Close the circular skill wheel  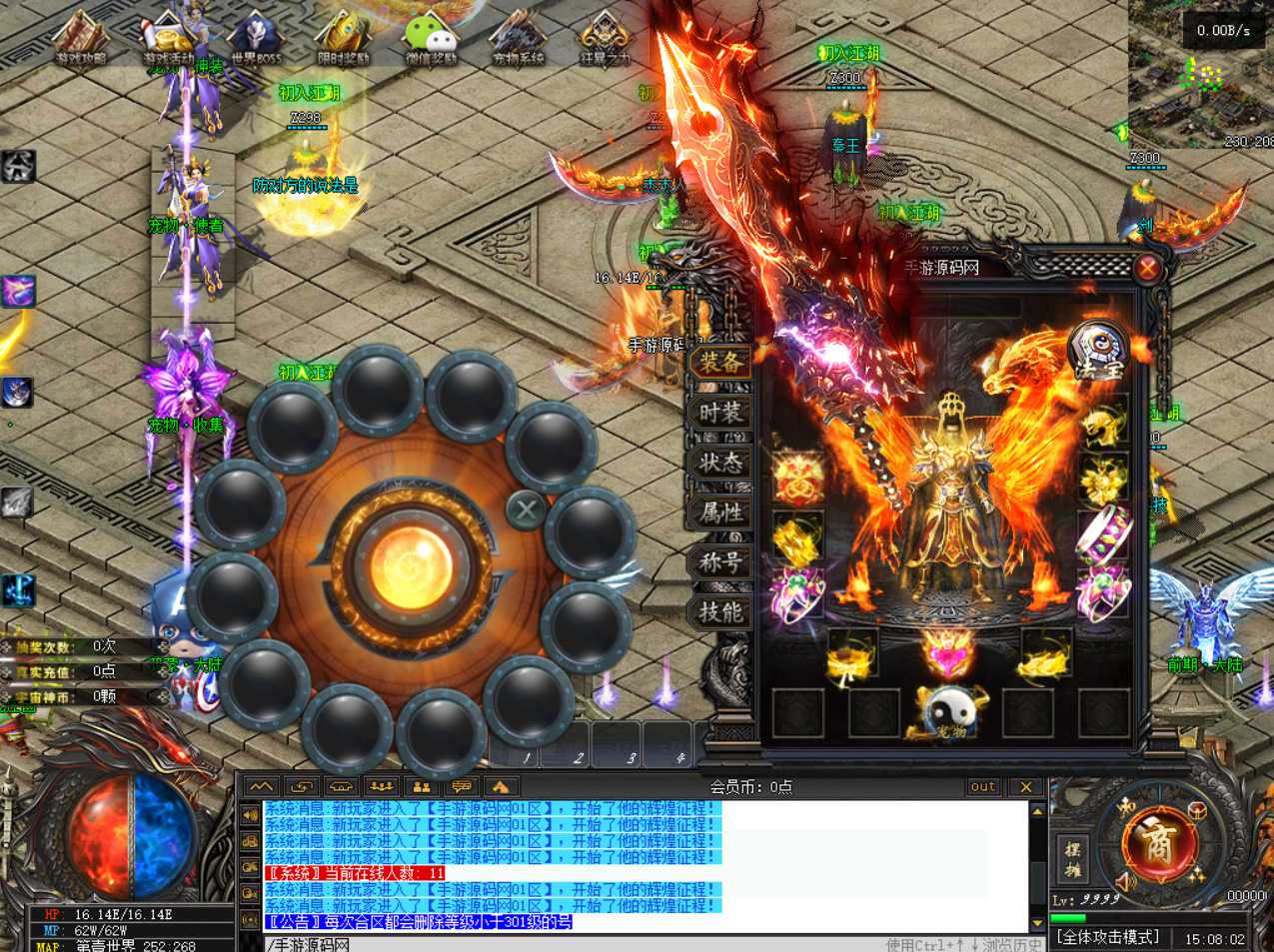(526, 510)
